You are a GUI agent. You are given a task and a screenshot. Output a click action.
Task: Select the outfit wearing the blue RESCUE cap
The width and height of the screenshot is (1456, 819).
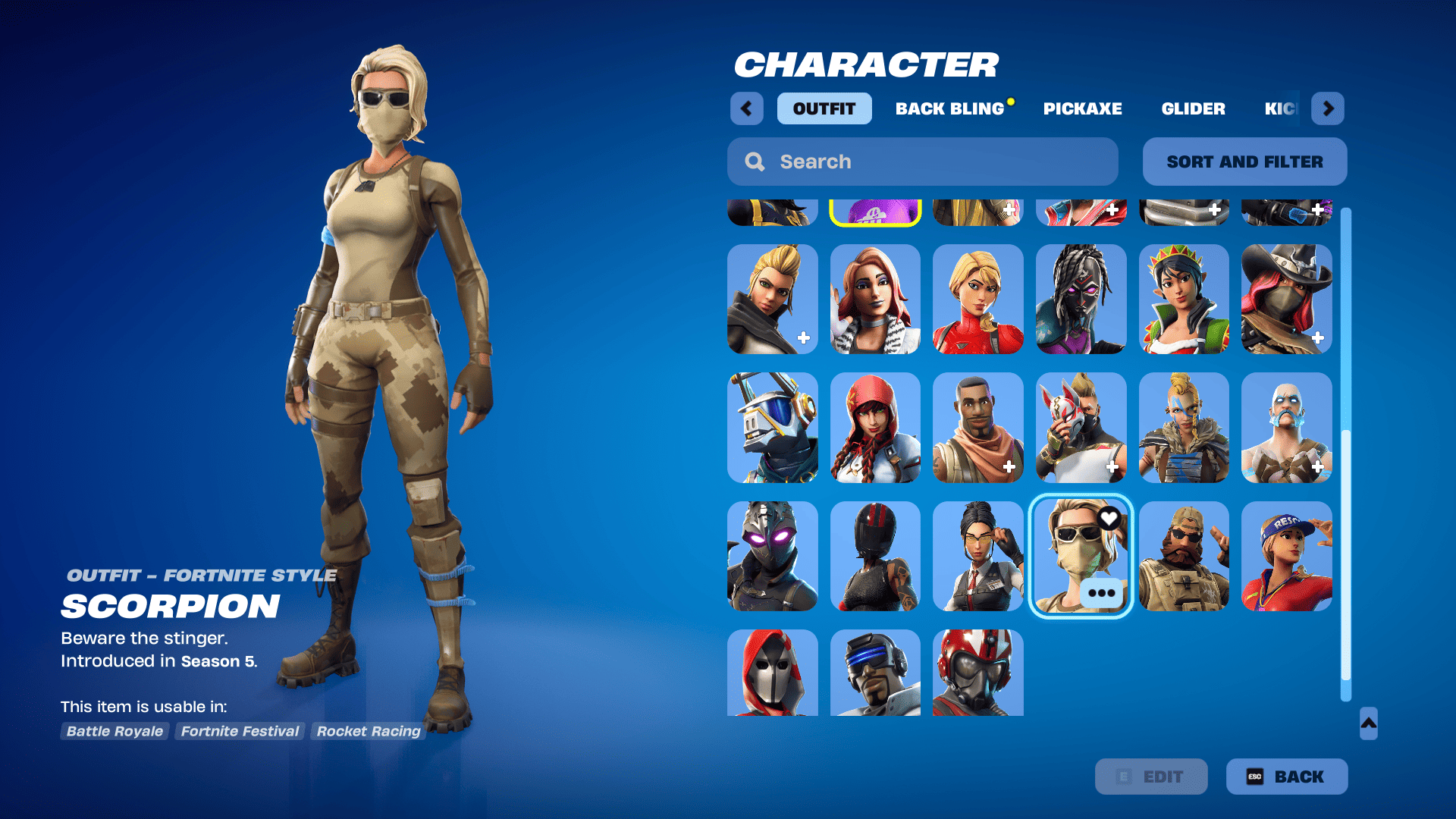(x=1286, y=557)
